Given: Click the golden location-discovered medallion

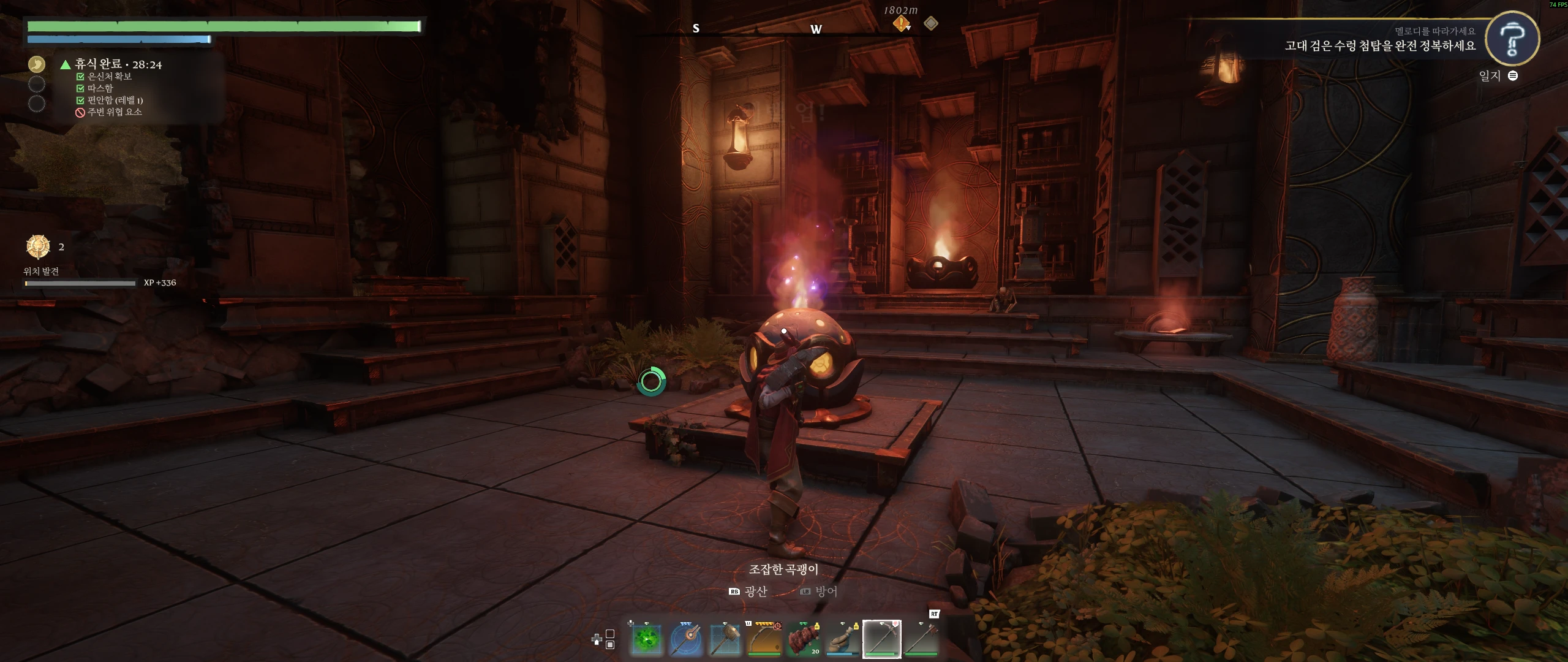Looking at the screenshot, I should 38,246.
